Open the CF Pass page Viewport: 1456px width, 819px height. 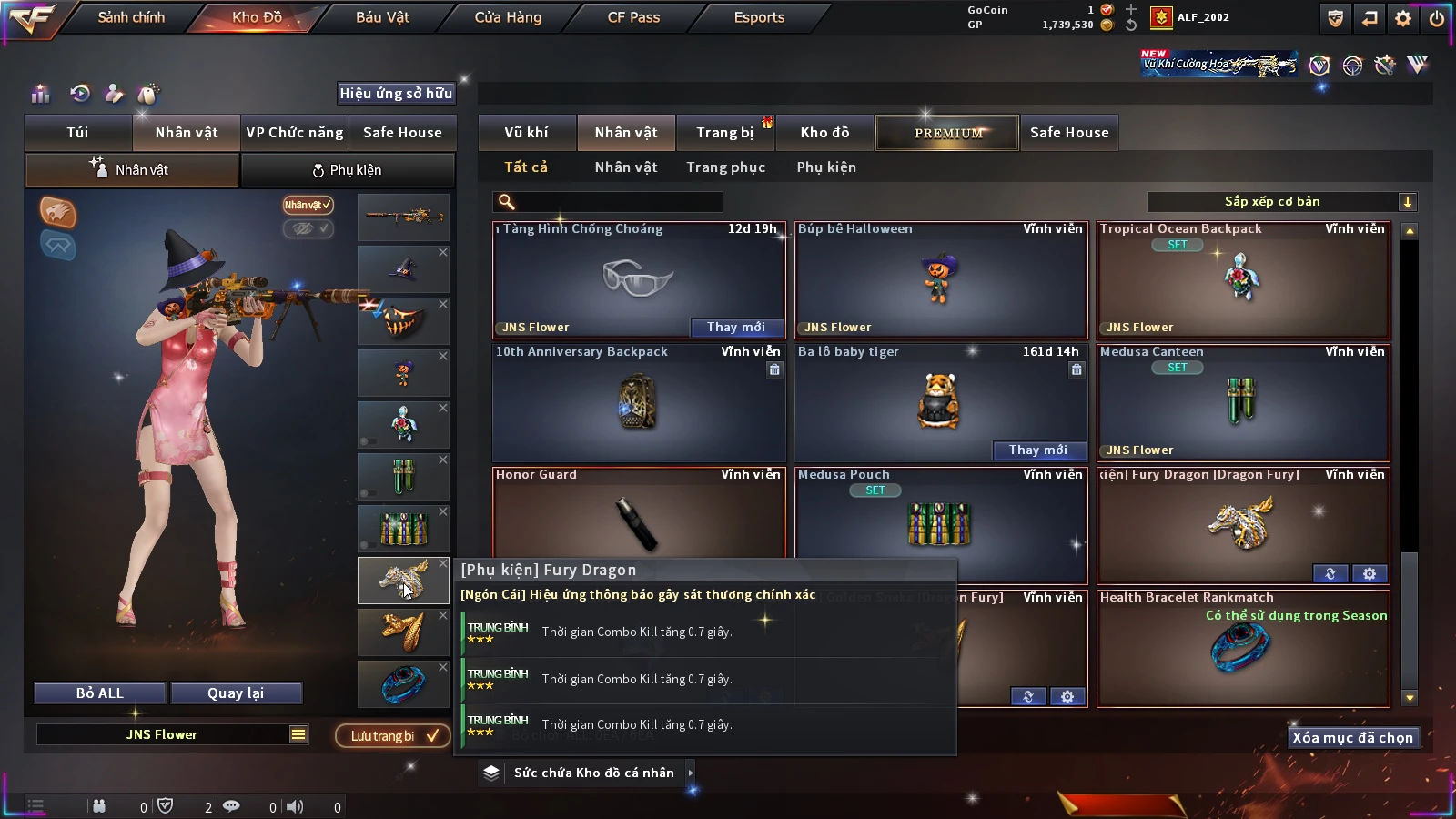633,17
